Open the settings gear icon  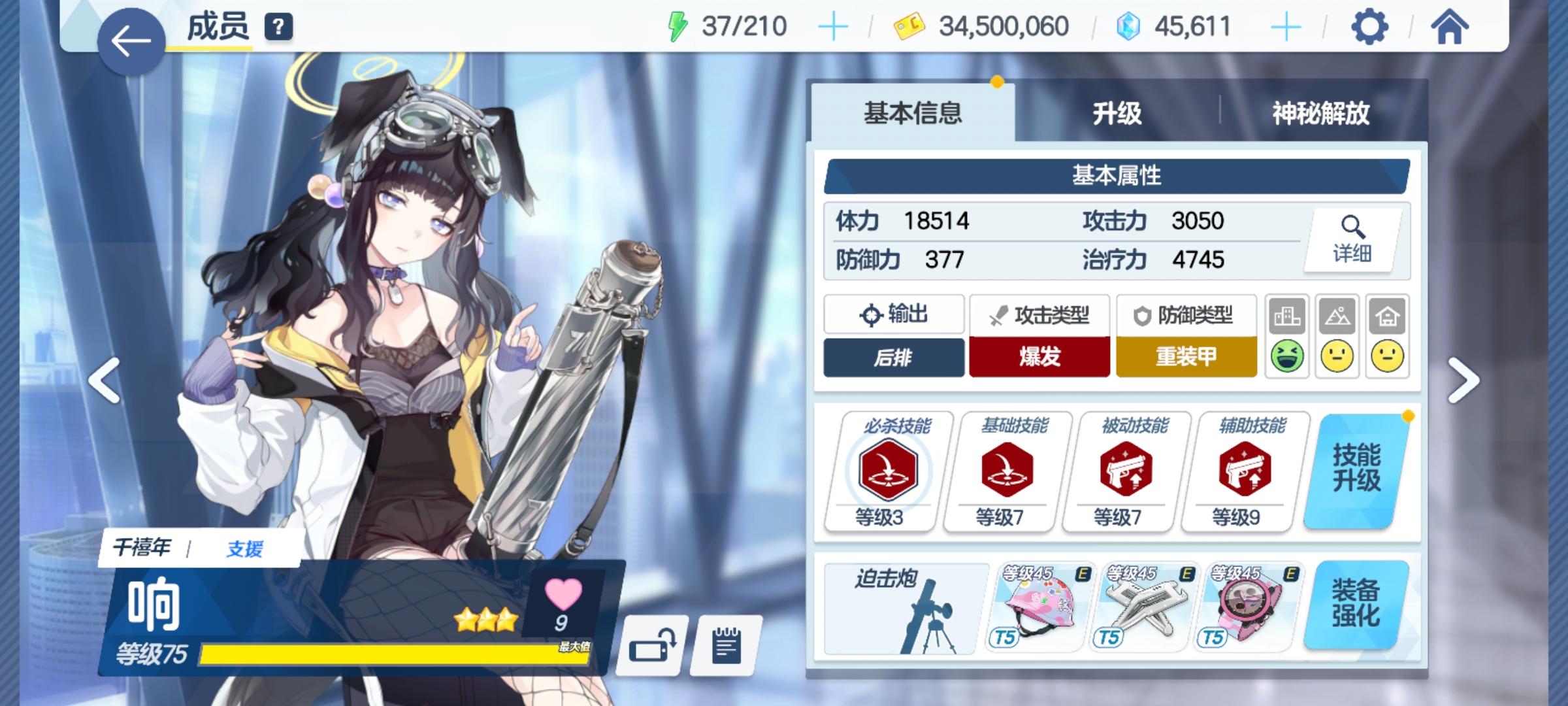coord(1371,27)
